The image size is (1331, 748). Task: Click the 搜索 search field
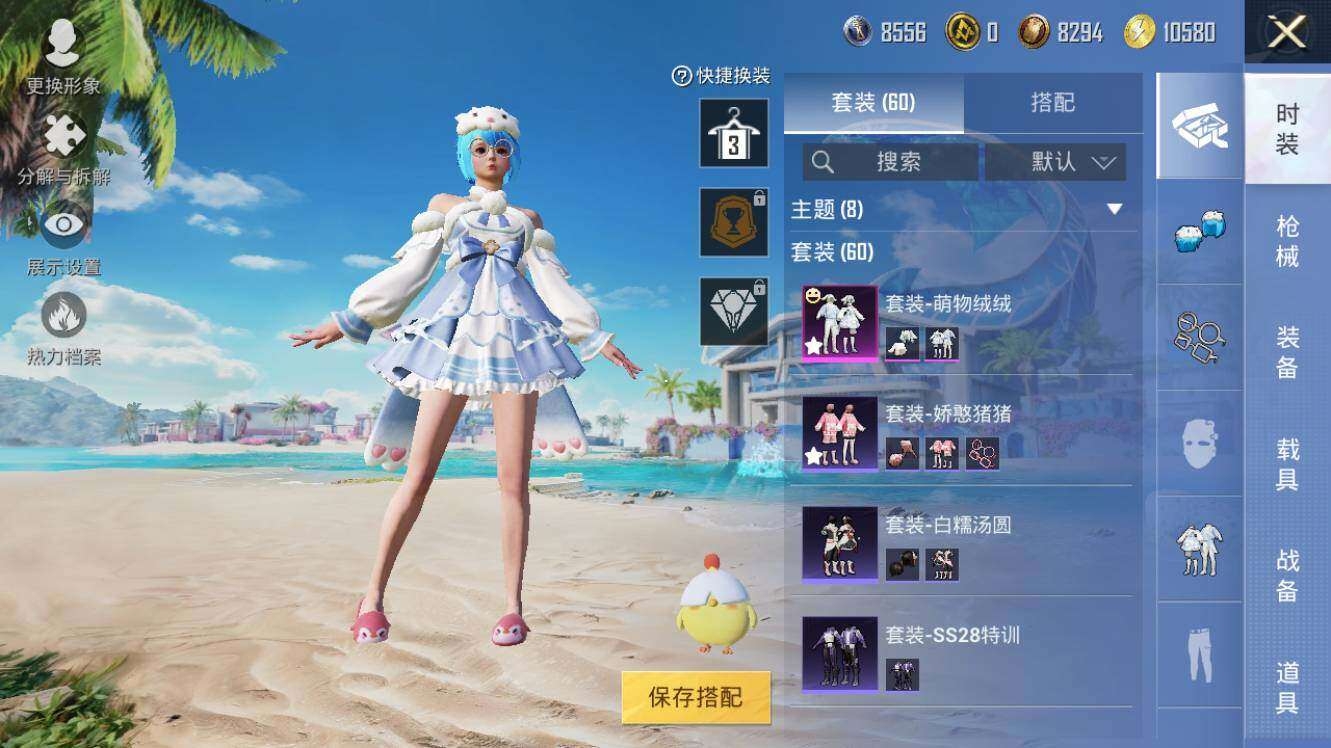(890, 162)
